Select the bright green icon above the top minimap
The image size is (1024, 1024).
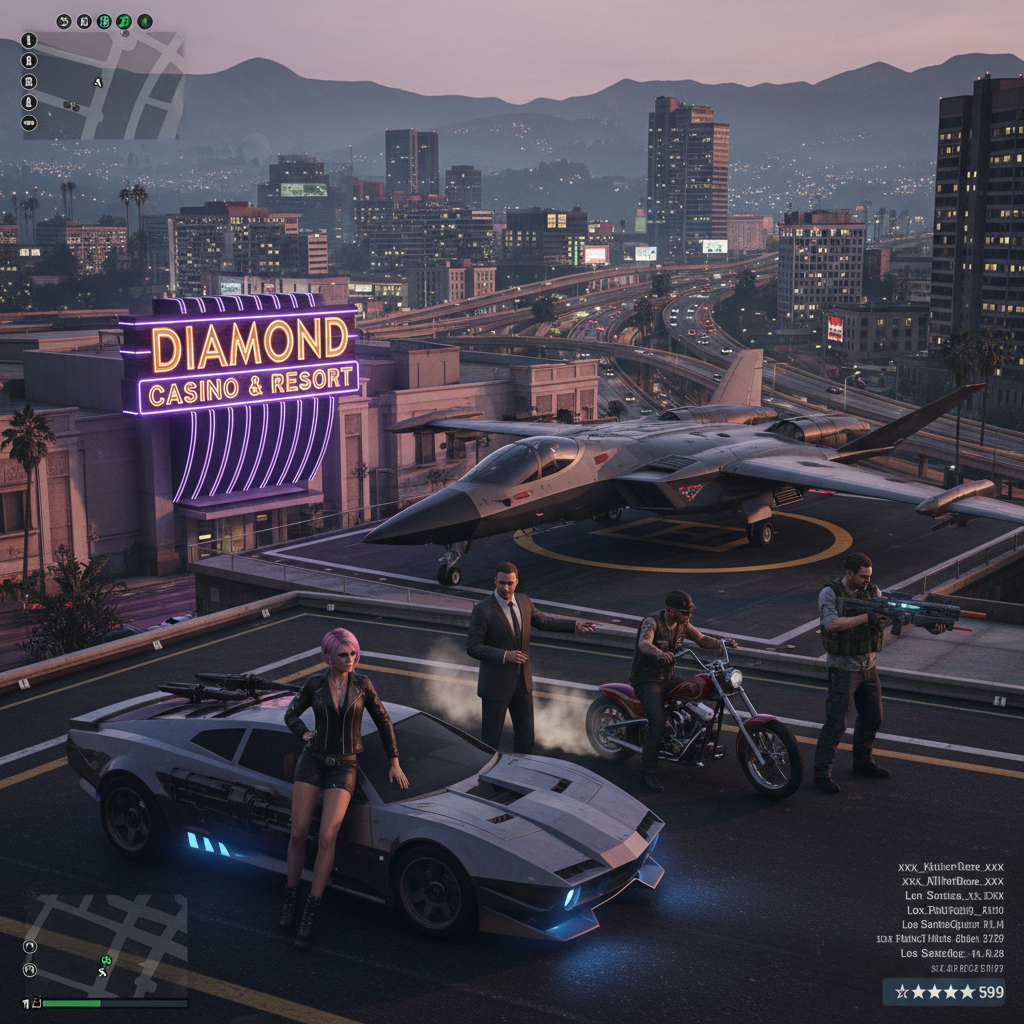point(124,21)
